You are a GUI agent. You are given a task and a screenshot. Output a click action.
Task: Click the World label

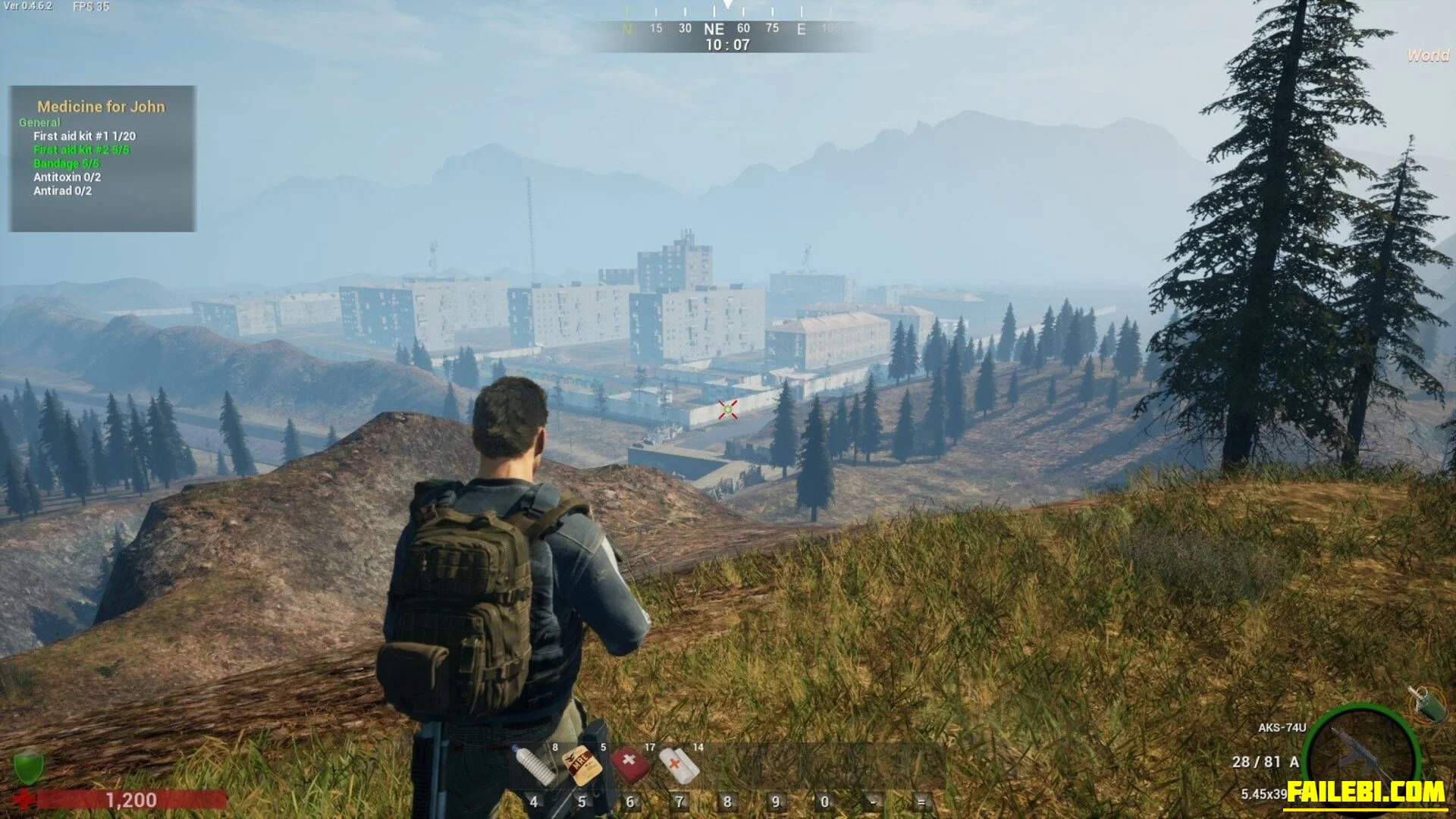pyautogui.click(x=1427, y=55)
